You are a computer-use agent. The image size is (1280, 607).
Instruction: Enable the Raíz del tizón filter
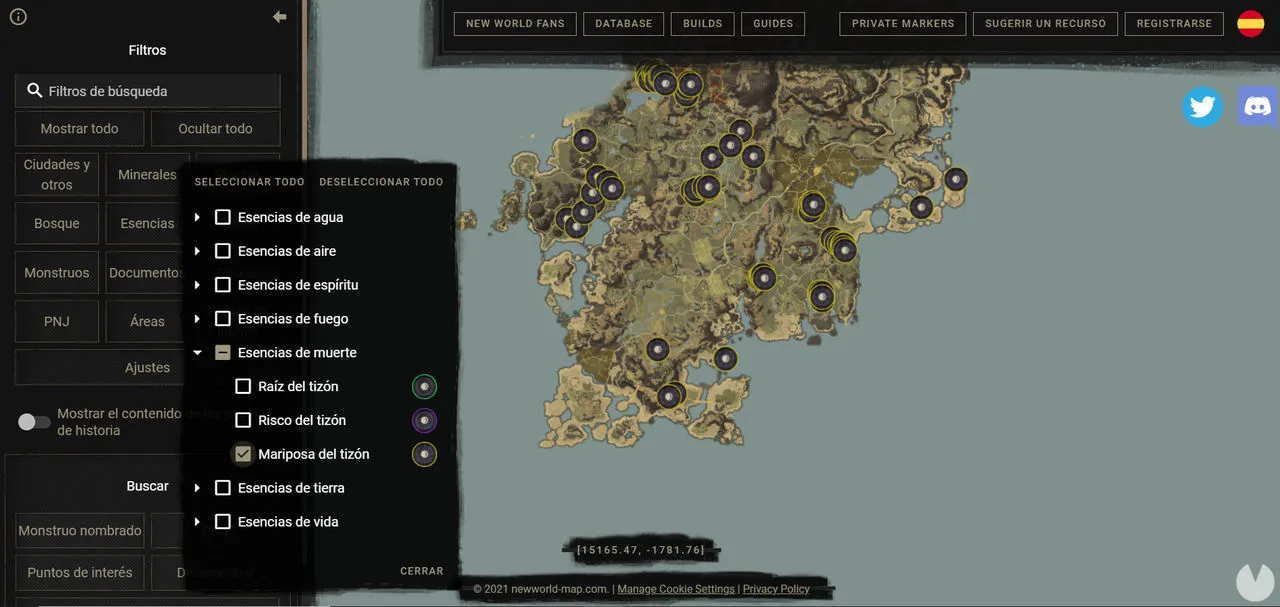(243, 386)
